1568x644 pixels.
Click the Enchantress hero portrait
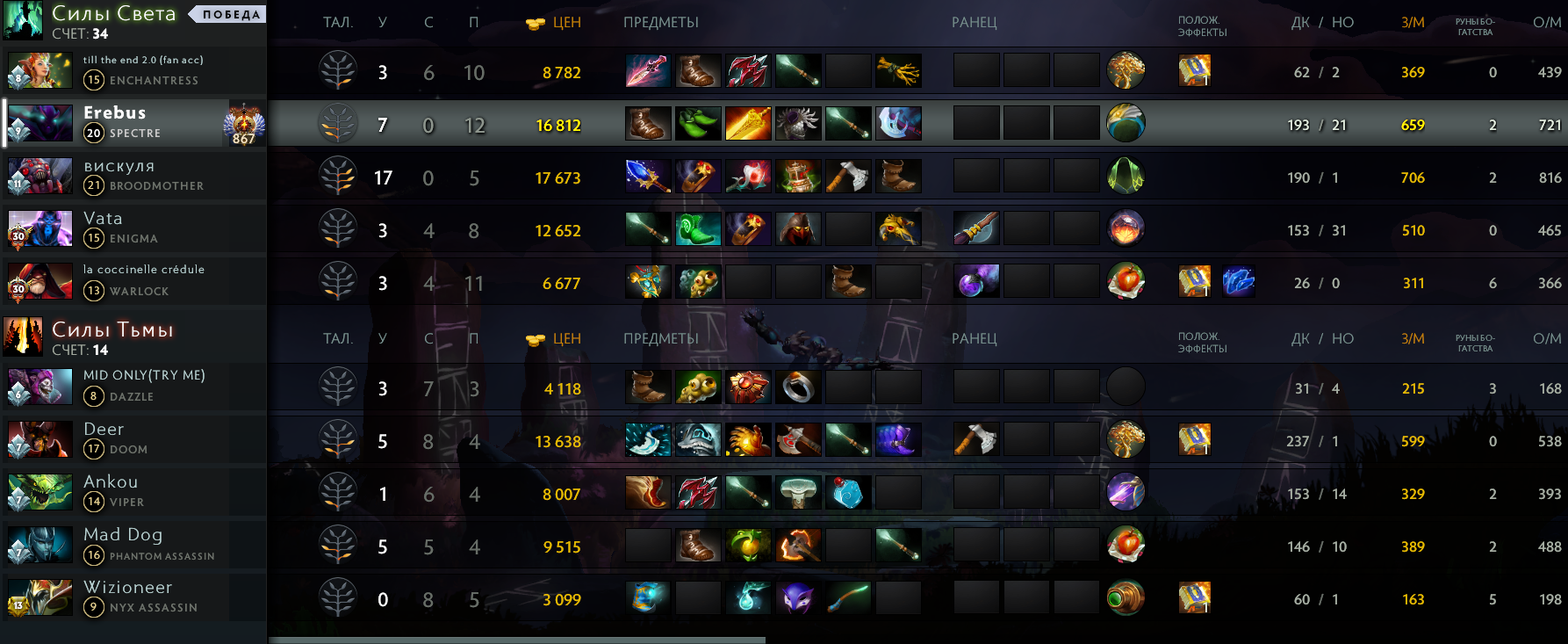(40, 70)
